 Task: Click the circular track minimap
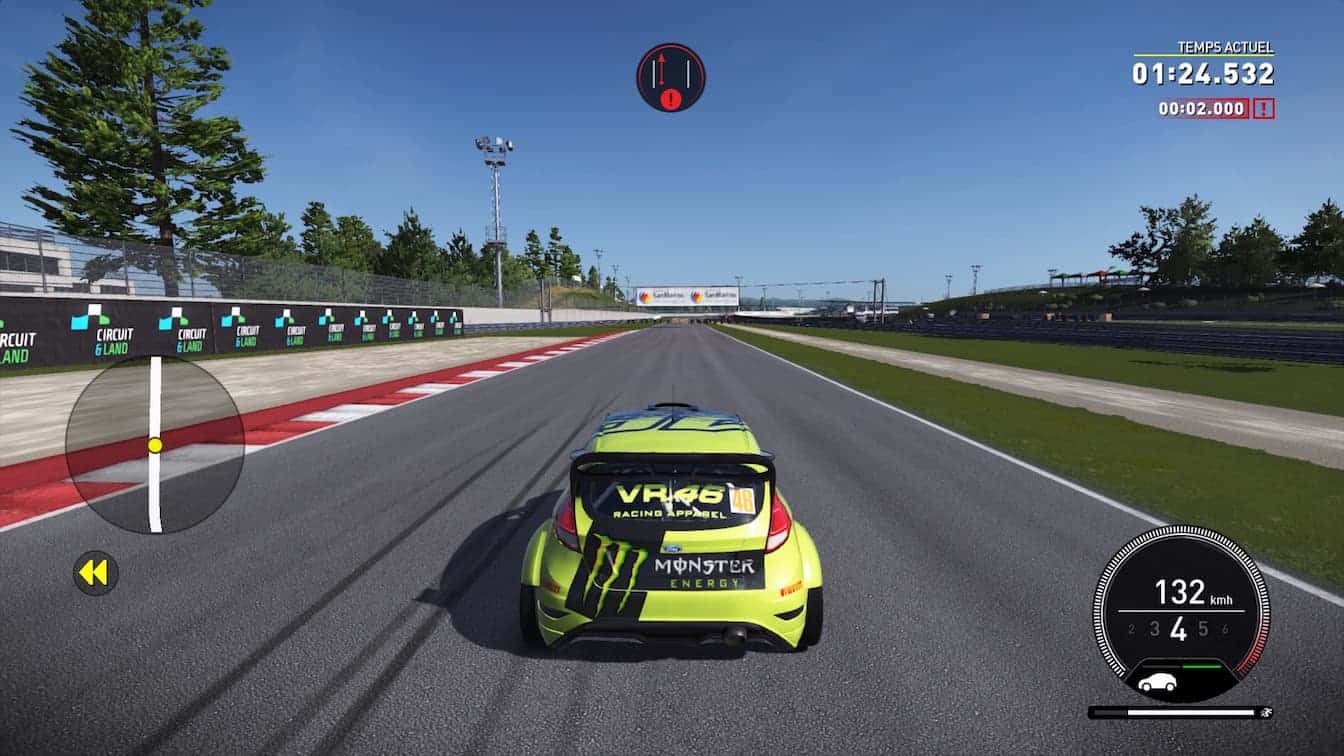click(155, 444)
